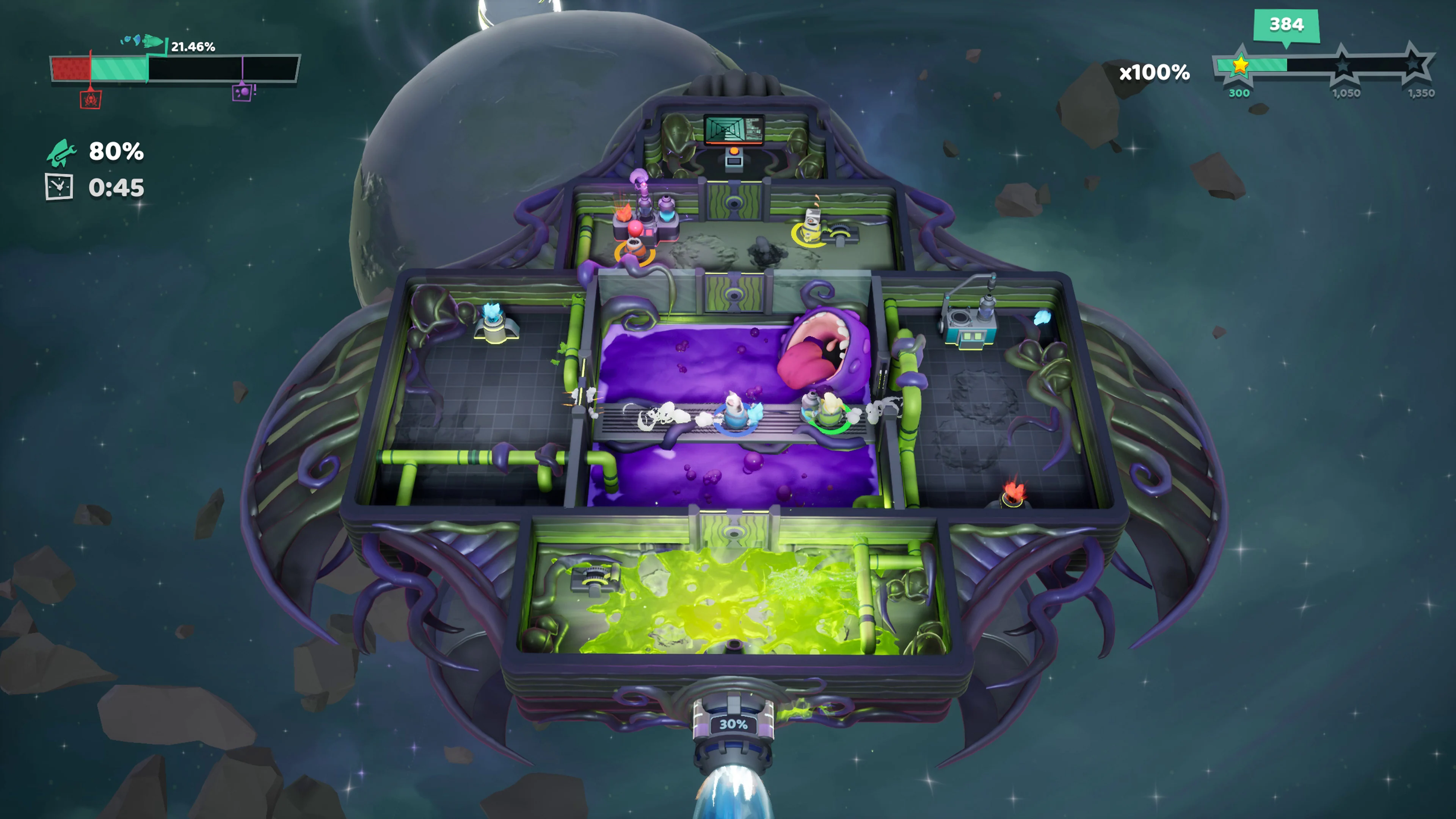Click the green rocket marker above the progress bar
1456x819 pixels.
(x=152, y=42)
